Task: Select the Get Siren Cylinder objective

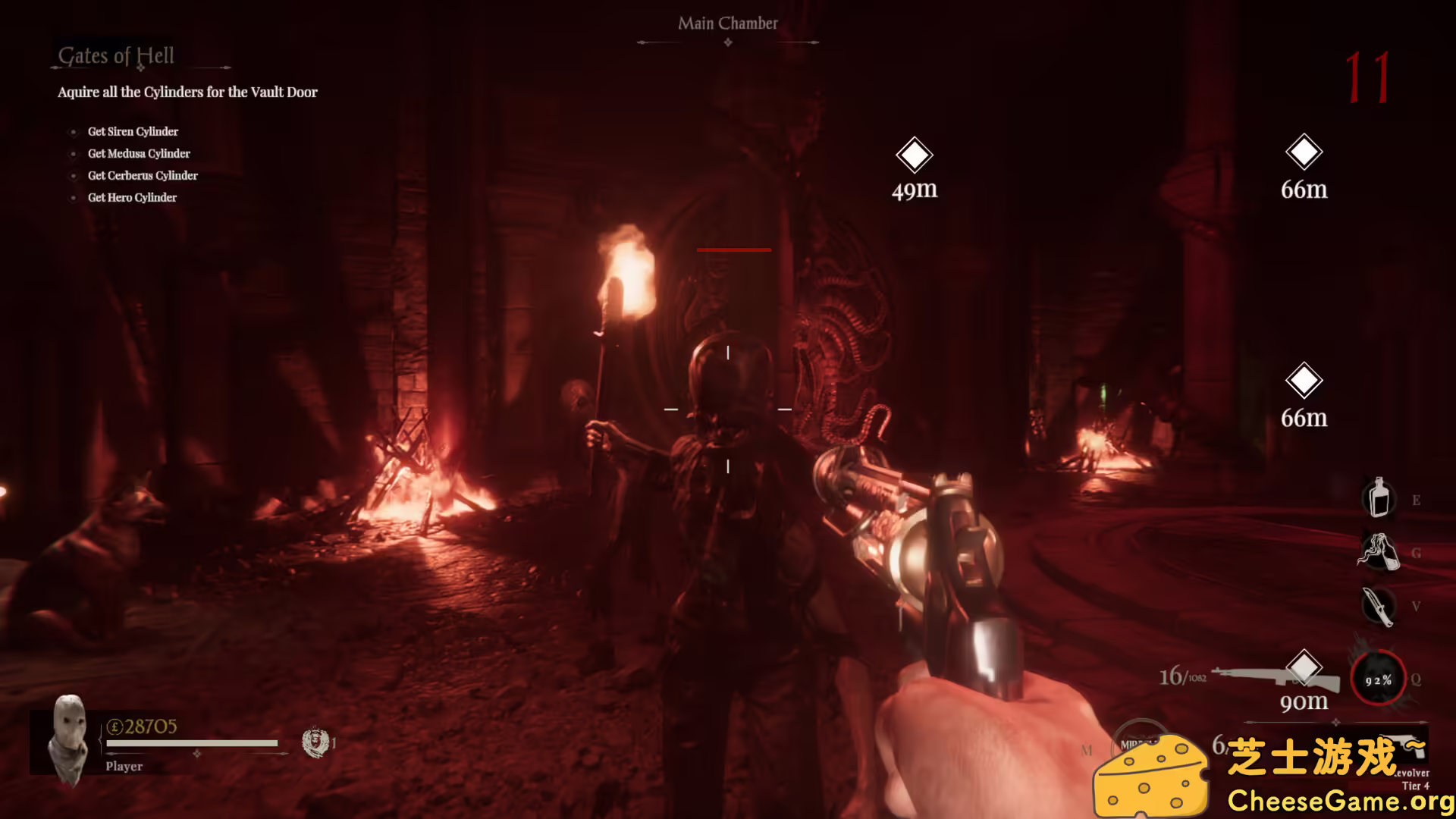Action: tap(133, 132)
